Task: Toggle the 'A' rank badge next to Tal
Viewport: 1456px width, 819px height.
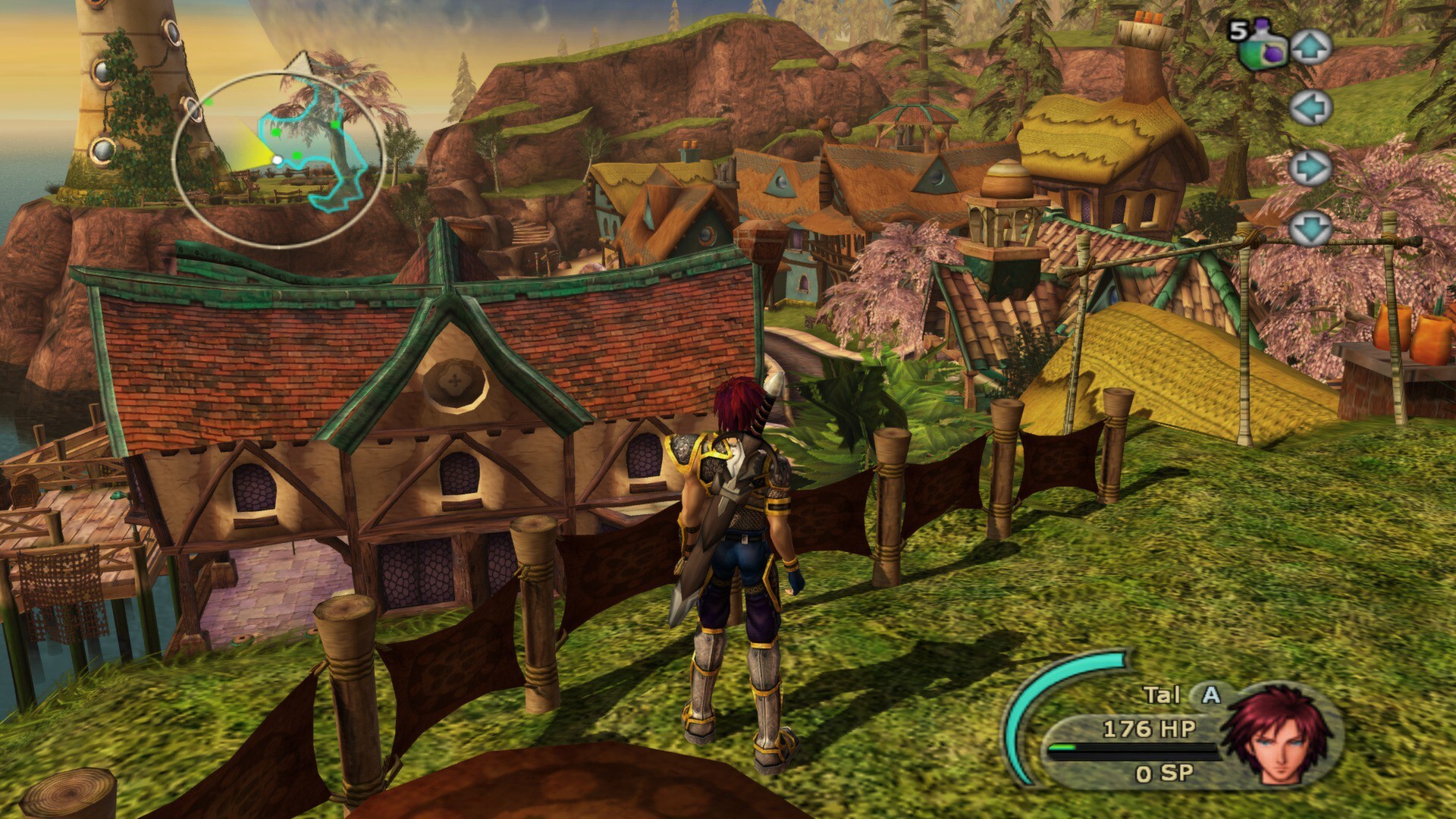Action: pyautogui.click(x=1210, y=695)
